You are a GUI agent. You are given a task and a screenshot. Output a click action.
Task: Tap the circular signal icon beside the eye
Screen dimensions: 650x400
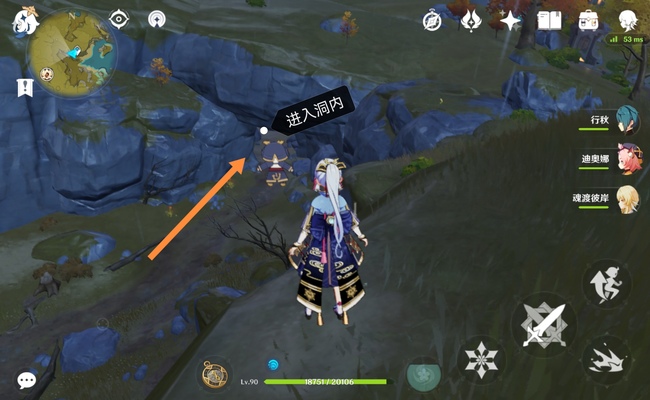[x=156, y=19]
